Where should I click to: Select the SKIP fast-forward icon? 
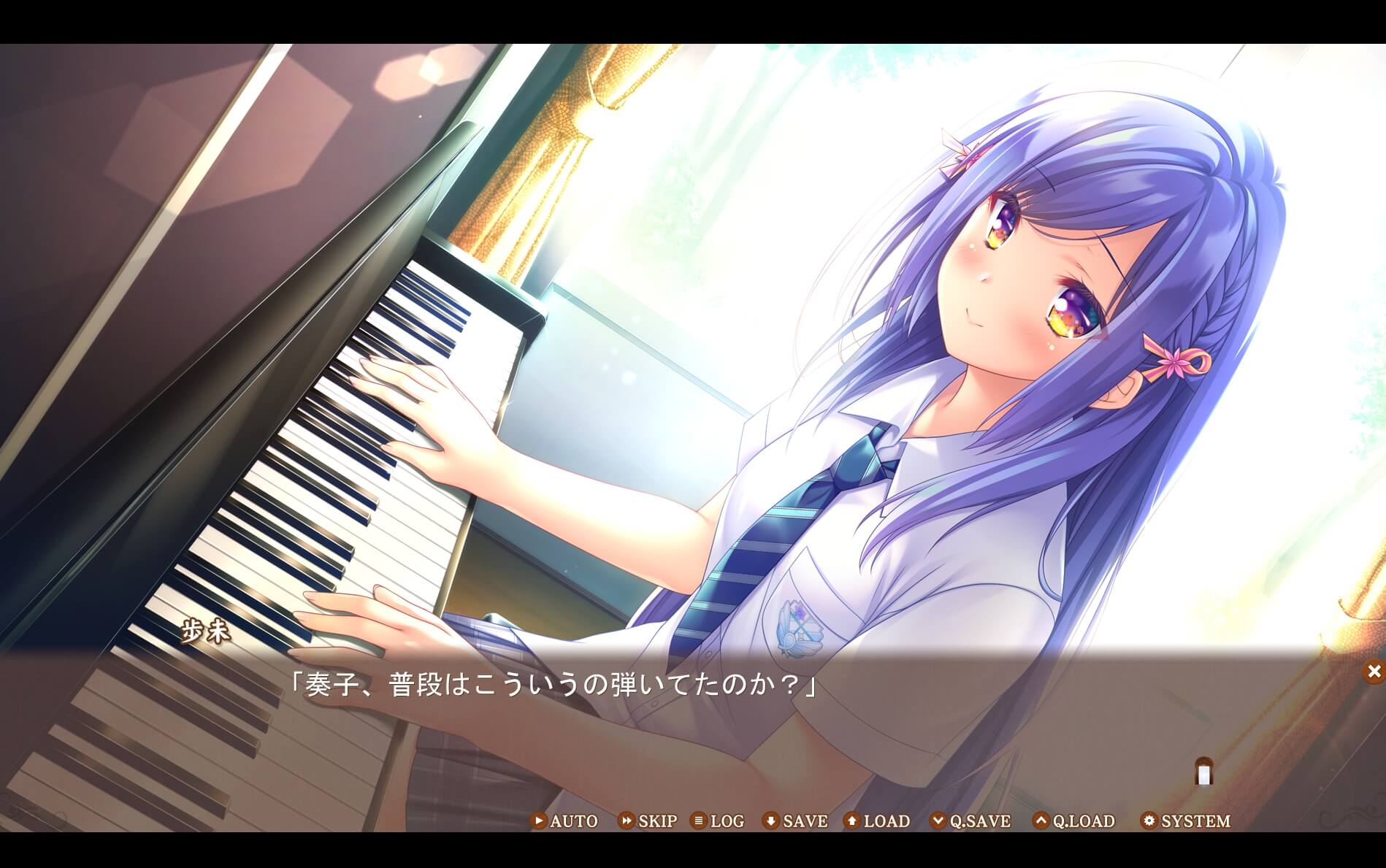pos(627,821)
